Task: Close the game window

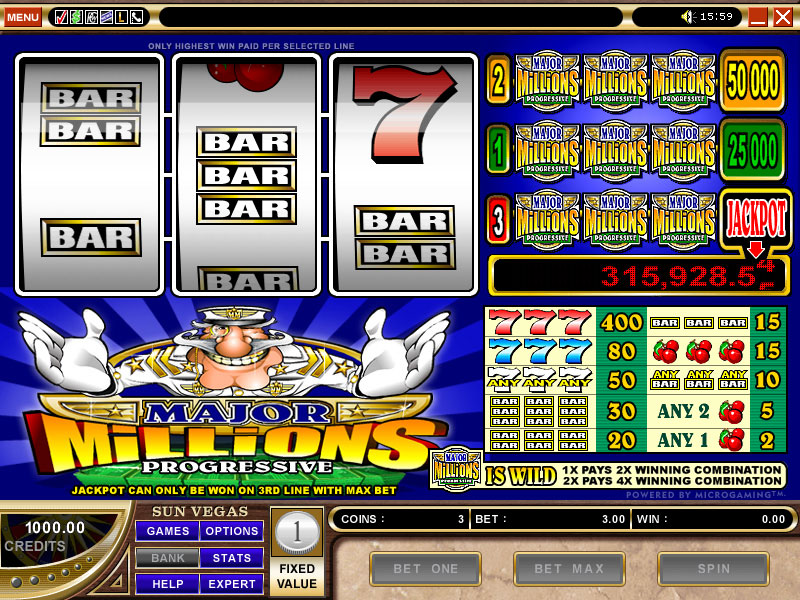Action: pos(781,17)
